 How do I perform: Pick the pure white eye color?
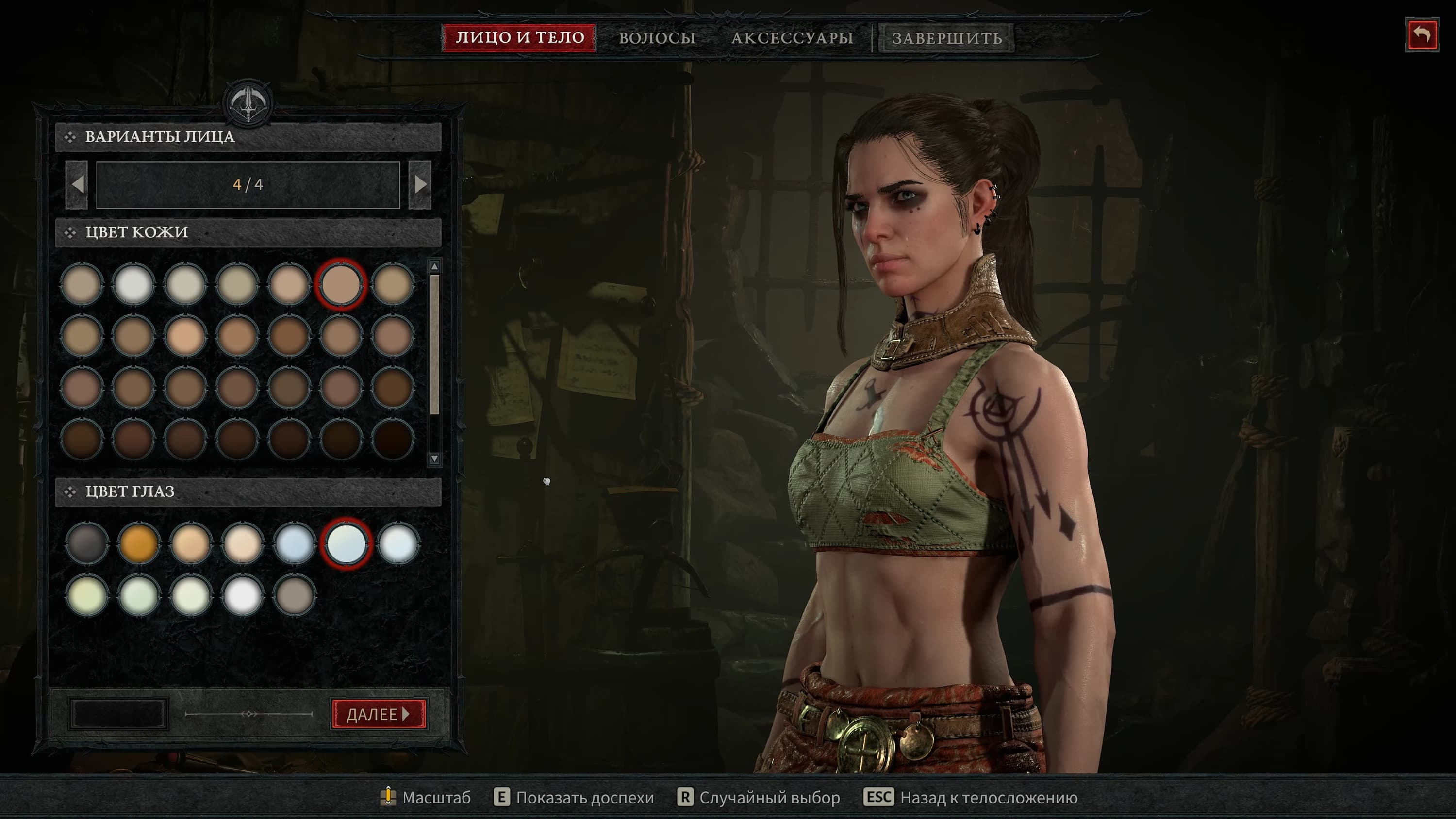click(x=243, y=595)
